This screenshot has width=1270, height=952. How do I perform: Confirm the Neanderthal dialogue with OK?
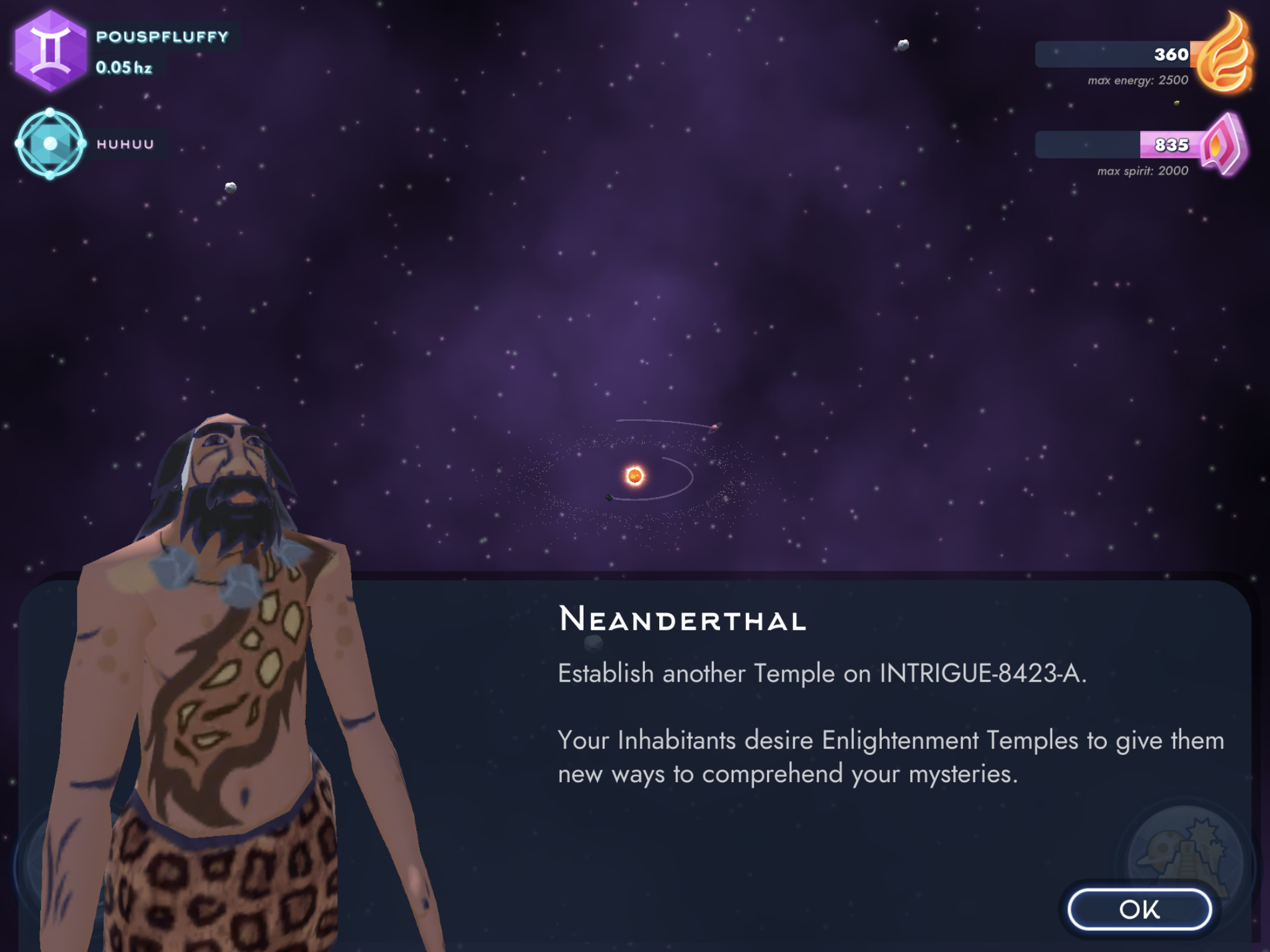(x=1139, y=909)
